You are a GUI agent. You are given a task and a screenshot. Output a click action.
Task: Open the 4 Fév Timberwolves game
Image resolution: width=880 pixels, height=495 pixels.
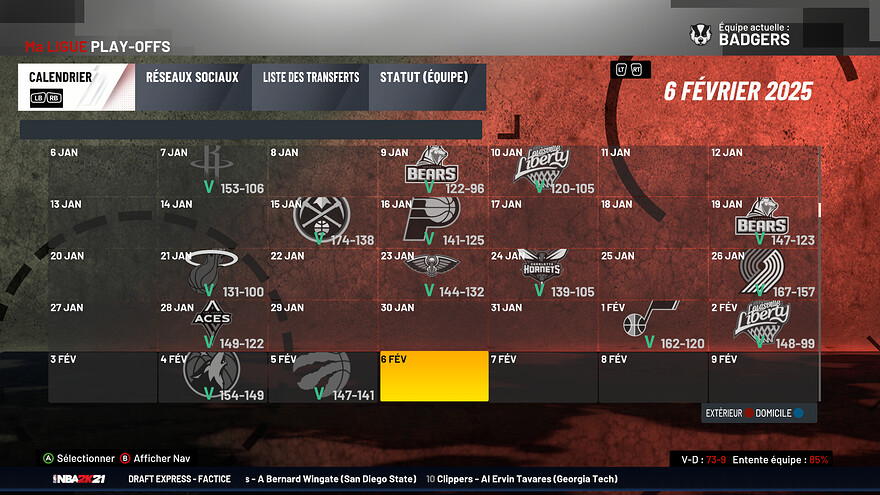[213, 377]
